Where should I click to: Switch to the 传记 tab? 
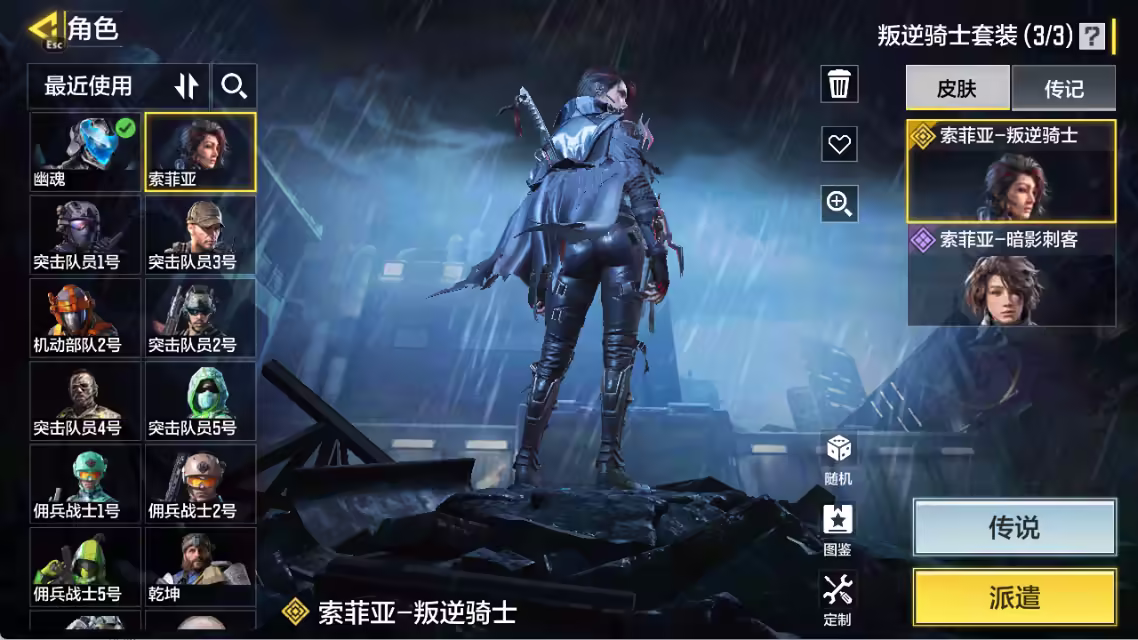click(1063, 88)
